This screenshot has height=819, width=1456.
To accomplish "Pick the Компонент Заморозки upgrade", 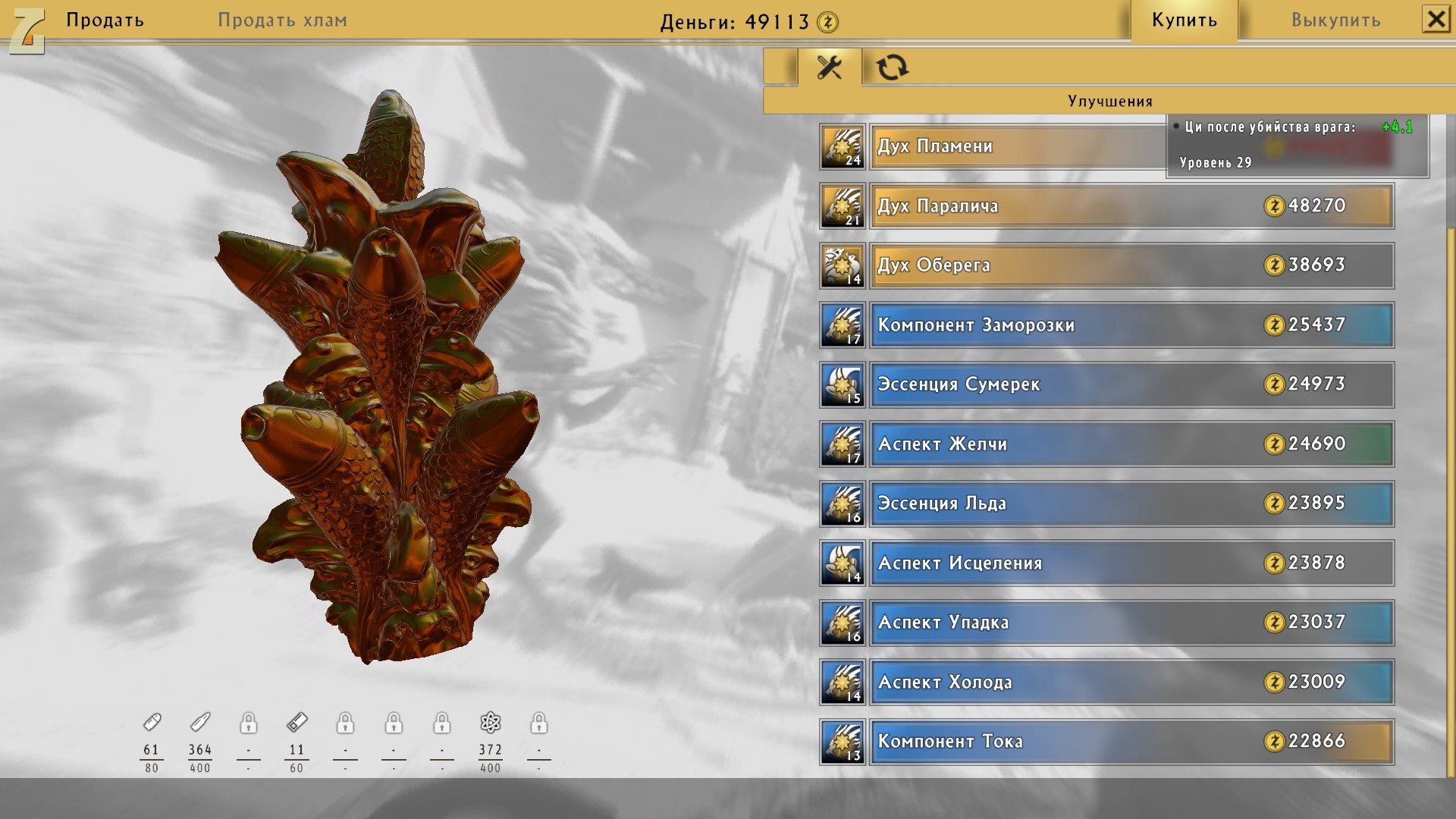I will tap(1131, 325).
